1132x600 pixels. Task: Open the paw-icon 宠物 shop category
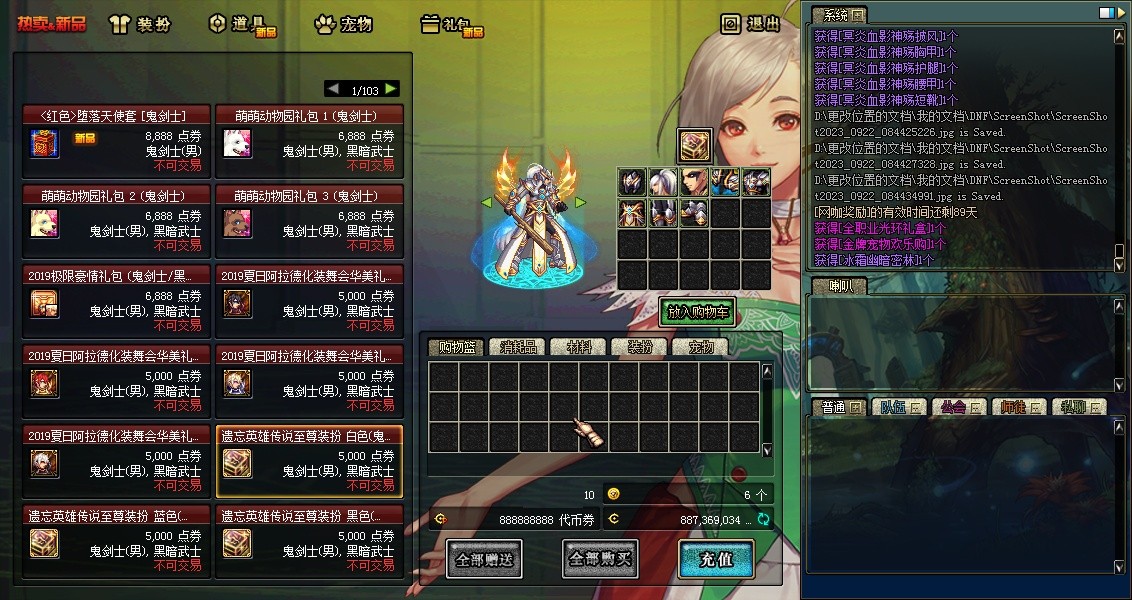(343, 24)
